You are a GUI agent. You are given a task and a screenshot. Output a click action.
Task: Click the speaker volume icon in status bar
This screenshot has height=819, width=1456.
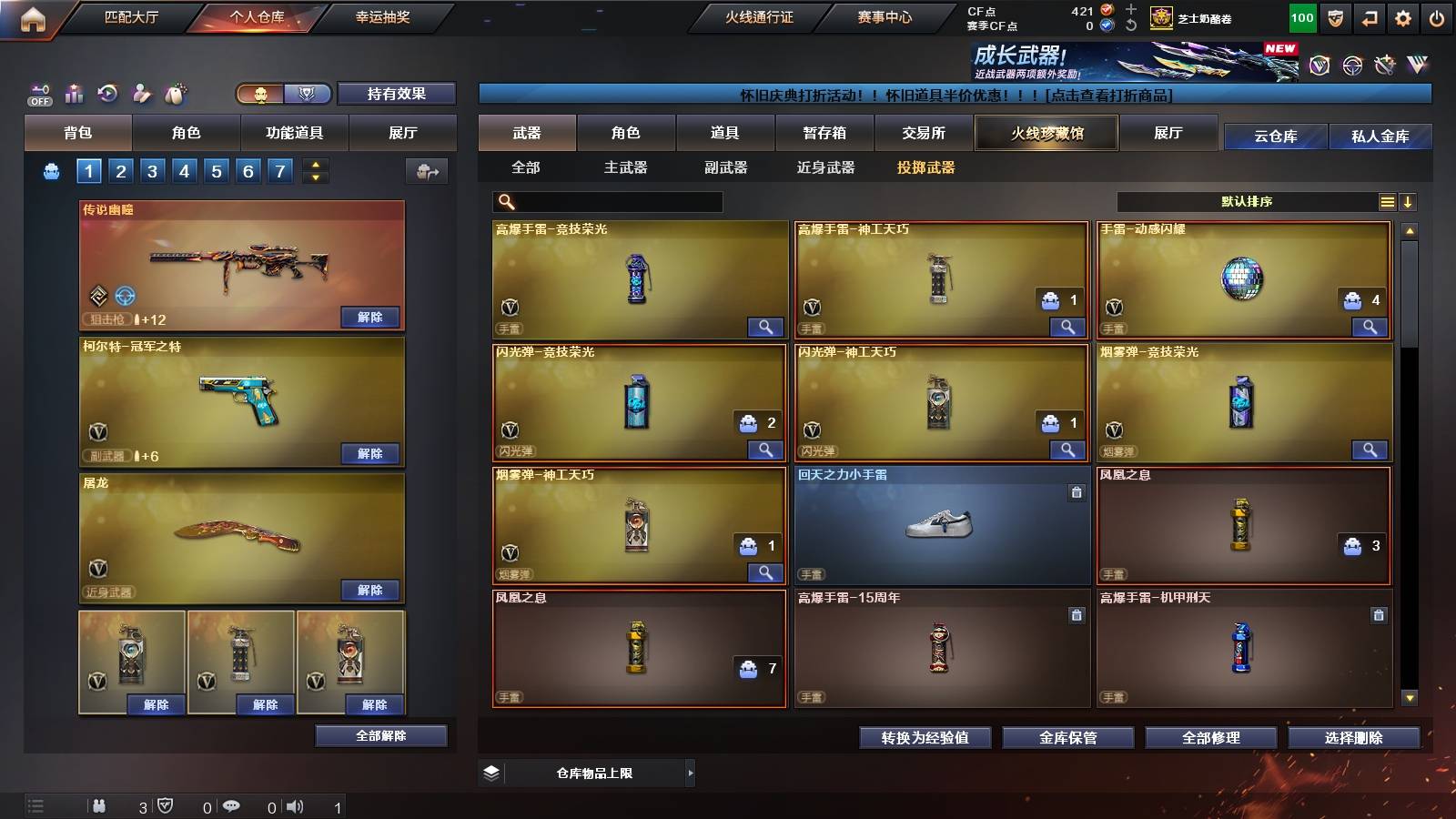tap(294, 806)
